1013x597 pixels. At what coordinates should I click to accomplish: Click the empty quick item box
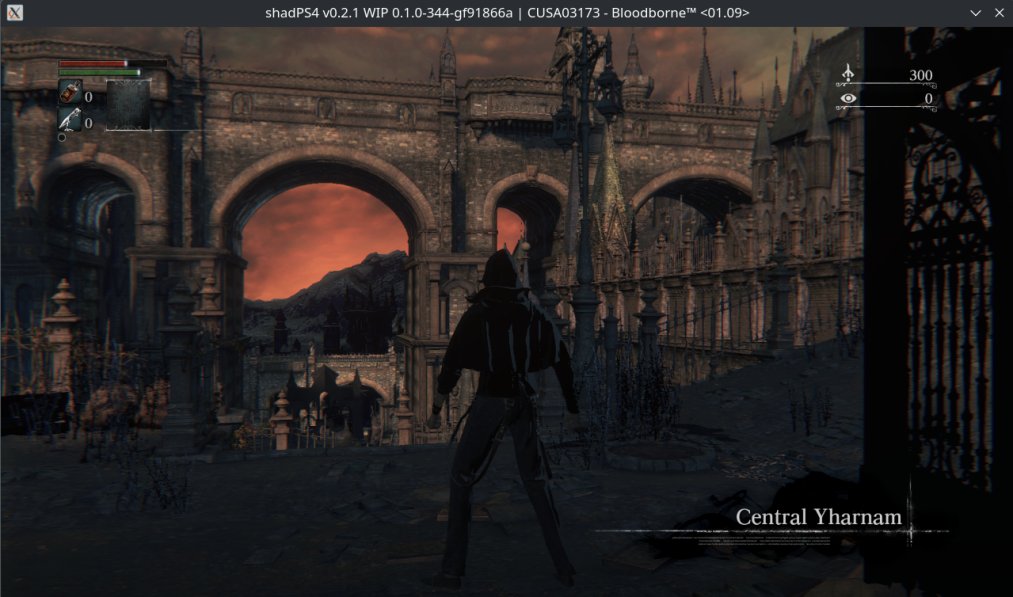click(x=128, y=105)
